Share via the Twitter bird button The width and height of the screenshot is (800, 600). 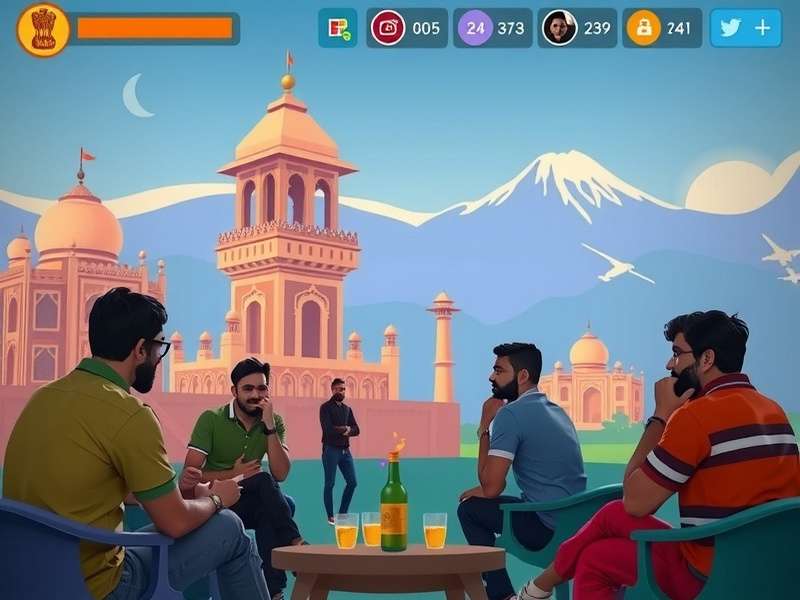pyautogui.click(x=731, y=28)
